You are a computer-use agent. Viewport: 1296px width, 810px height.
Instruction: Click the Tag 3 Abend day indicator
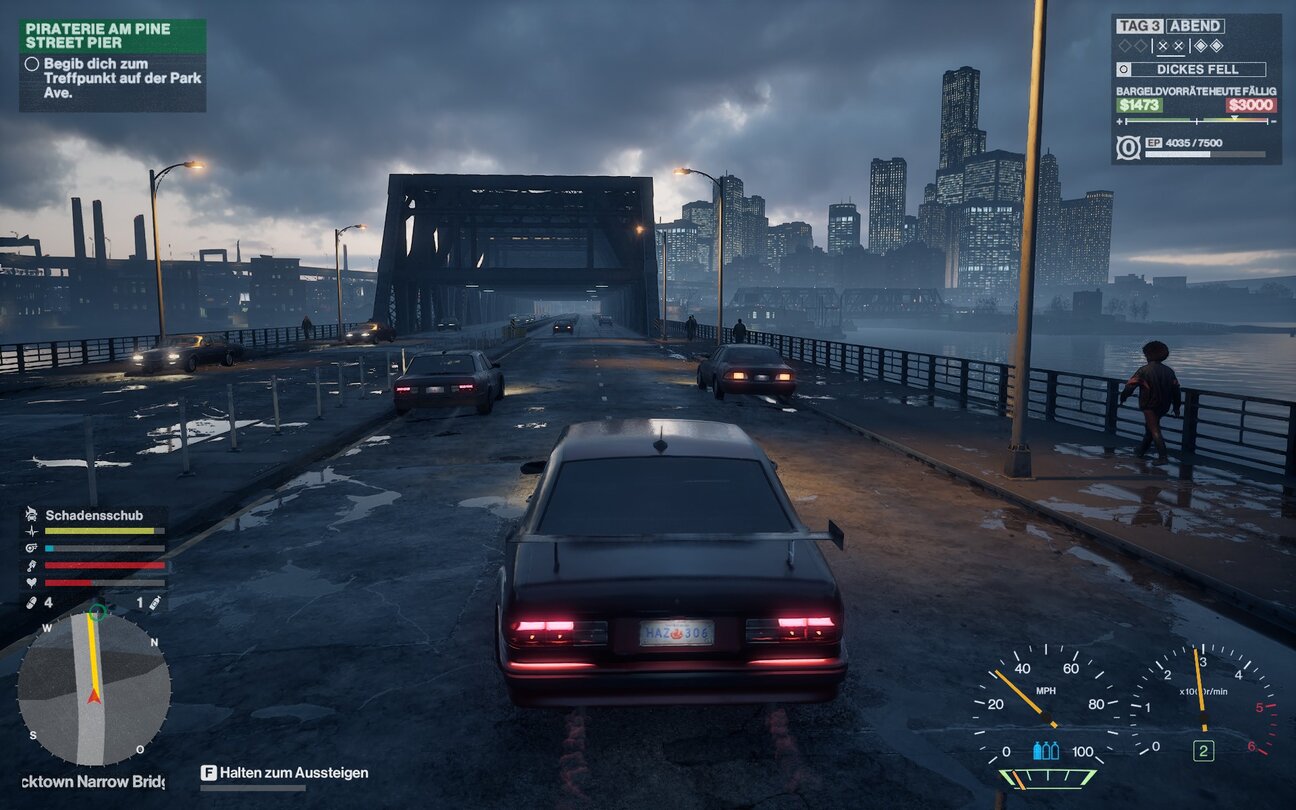[x=1170, y=26]
